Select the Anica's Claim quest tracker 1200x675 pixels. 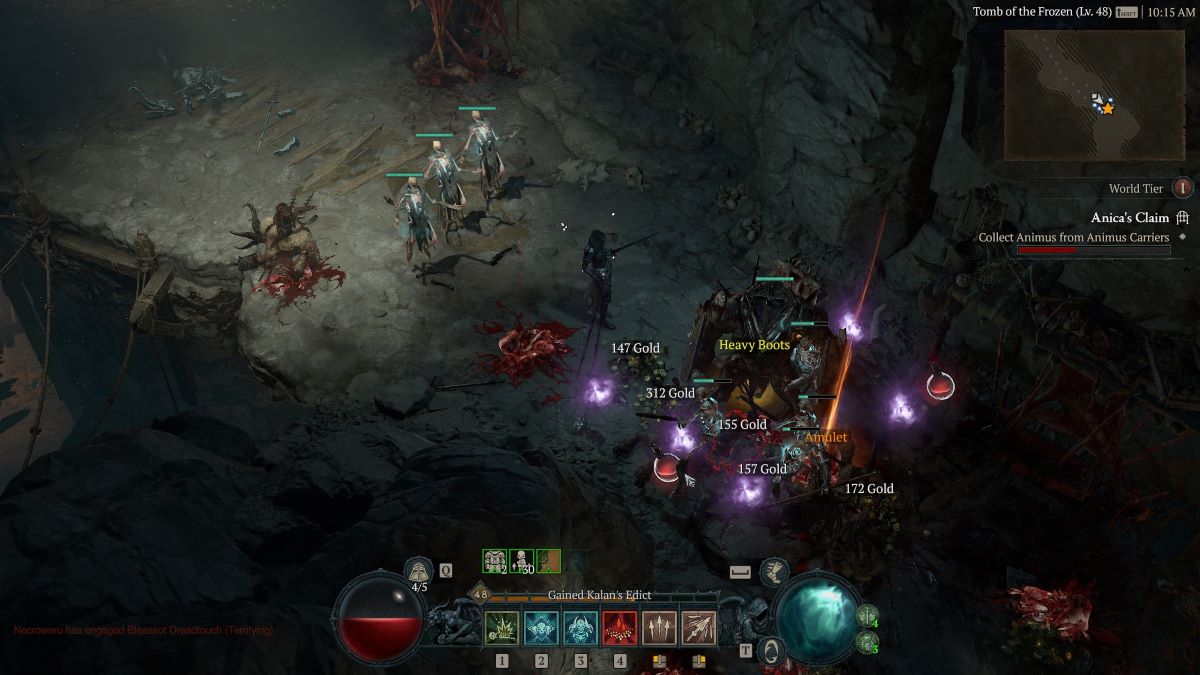point(1129,217)
